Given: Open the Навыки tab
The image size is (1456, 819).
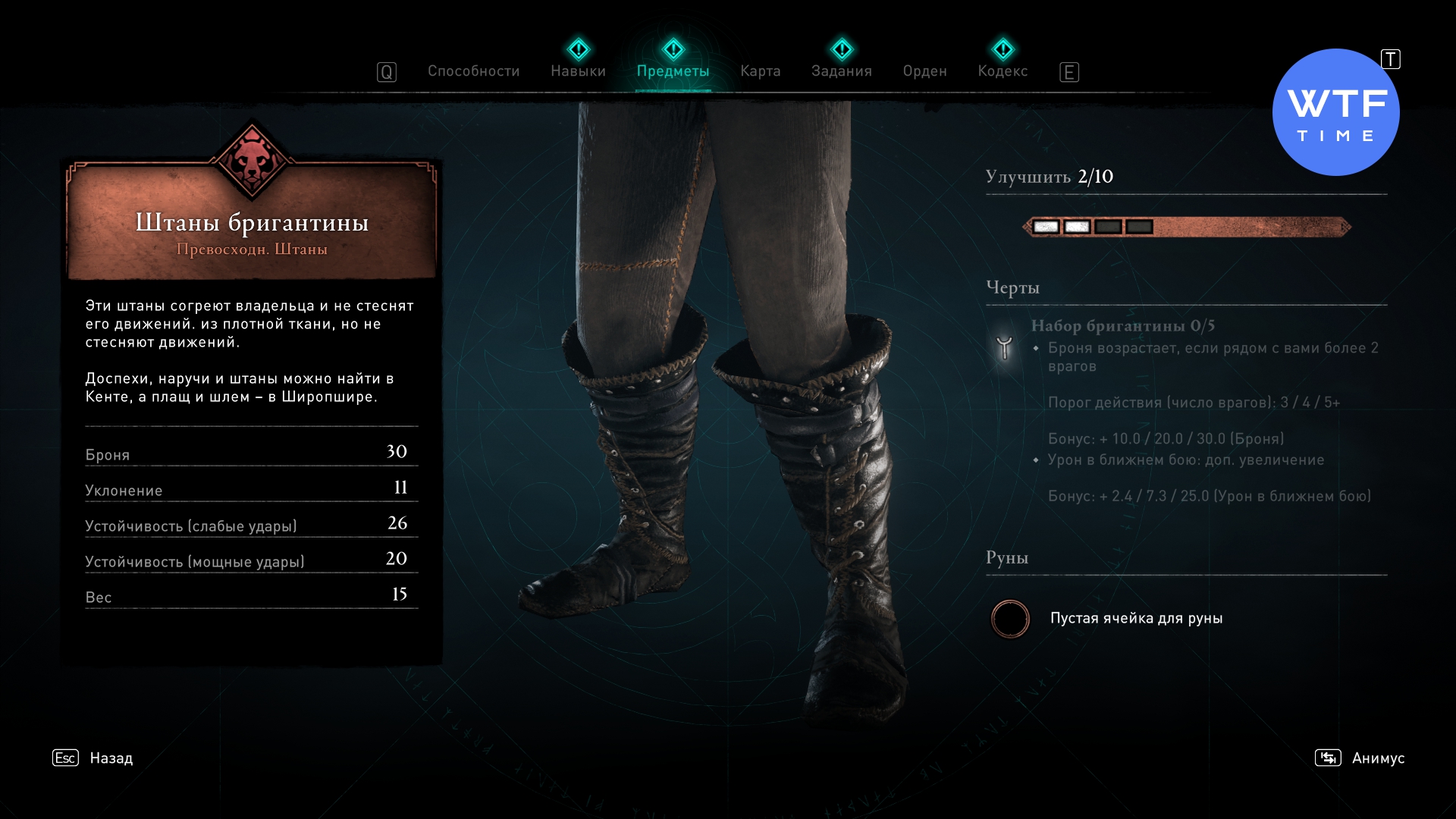Looking at the screenshot, I should (578, 71).
